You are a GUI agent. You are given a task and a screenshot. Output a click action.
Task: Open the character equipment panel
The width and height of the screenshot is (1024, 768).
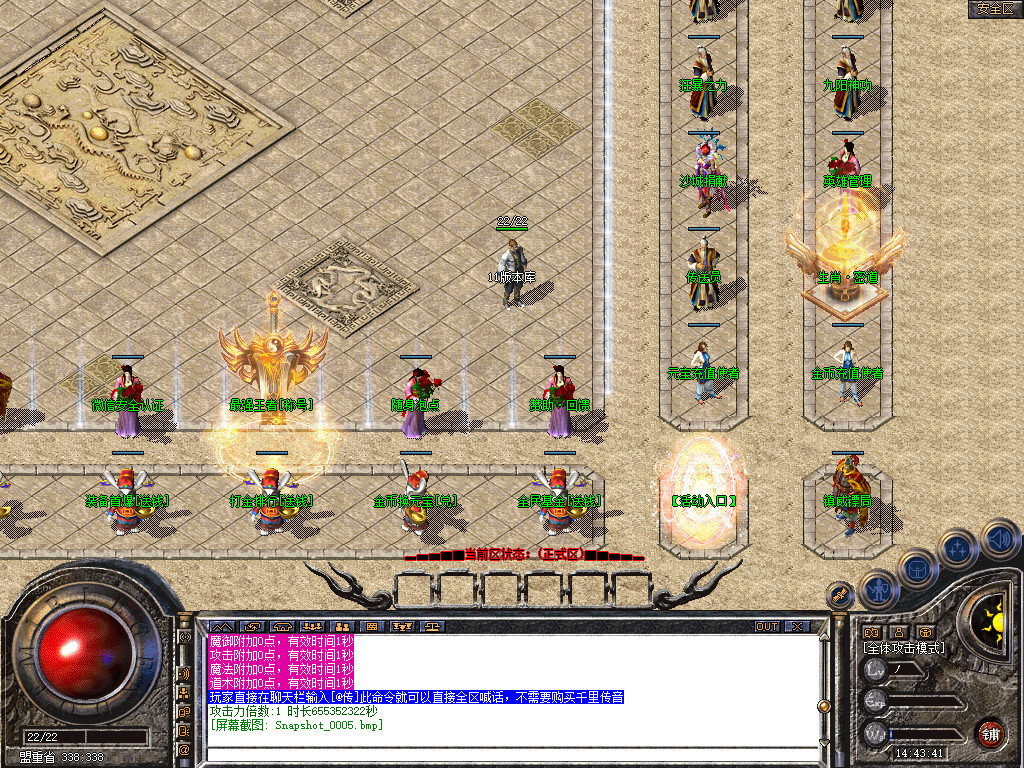(x=877, y=590)
